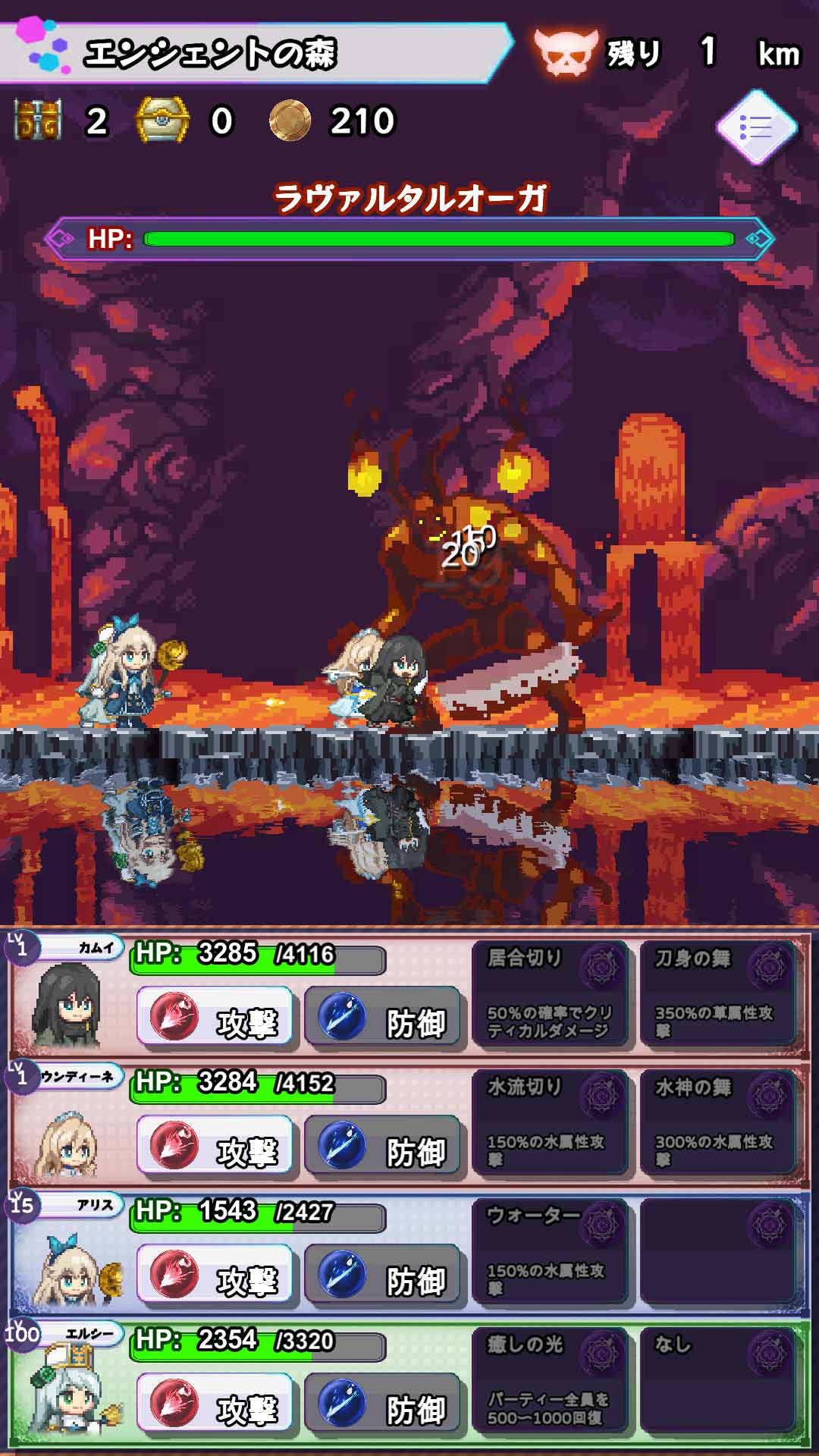Click エルシー's なし skill slot
Viewport: 819px width, 1456px height.
717,1382
